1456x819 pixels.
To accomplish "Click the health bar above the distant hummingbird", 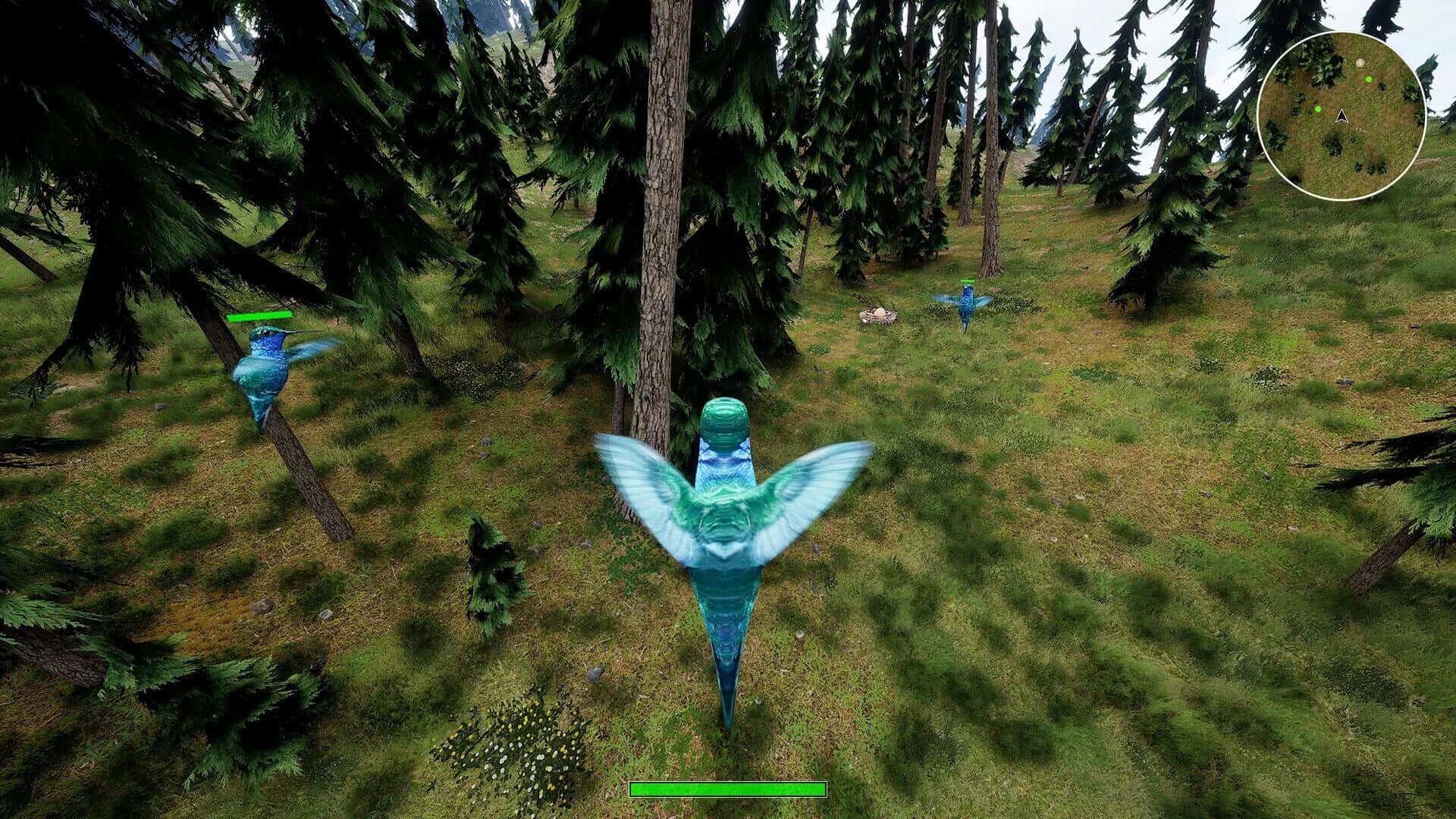I will coord(968,279).
